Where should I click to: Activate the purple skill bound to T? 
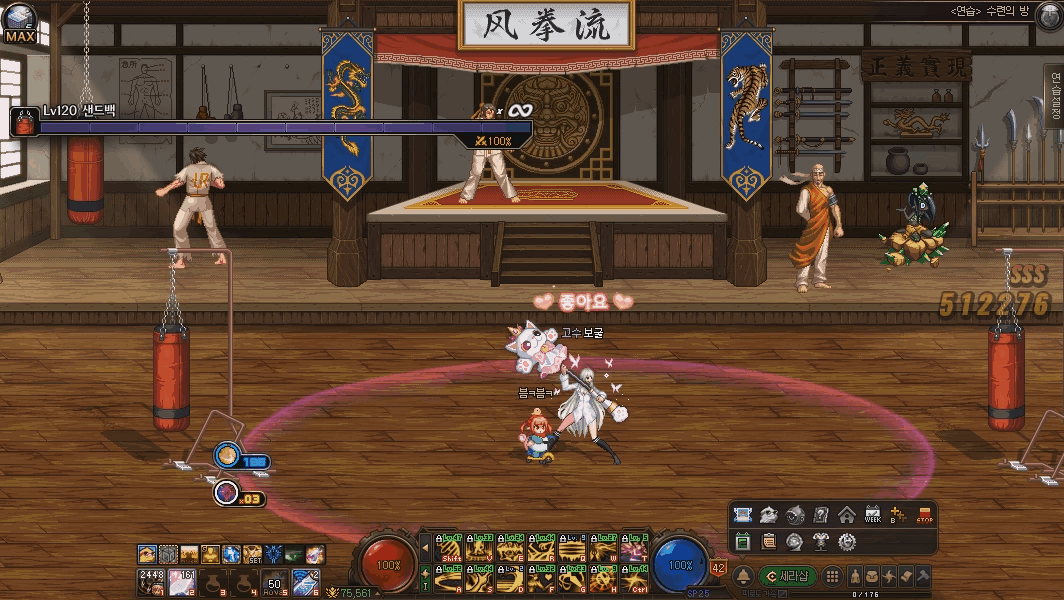[x=635, y=548]
